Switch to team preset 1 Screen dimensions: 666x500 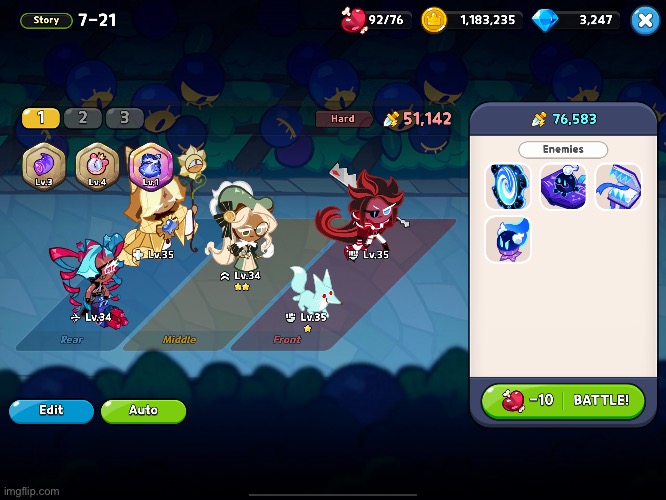tap(41, 118)
